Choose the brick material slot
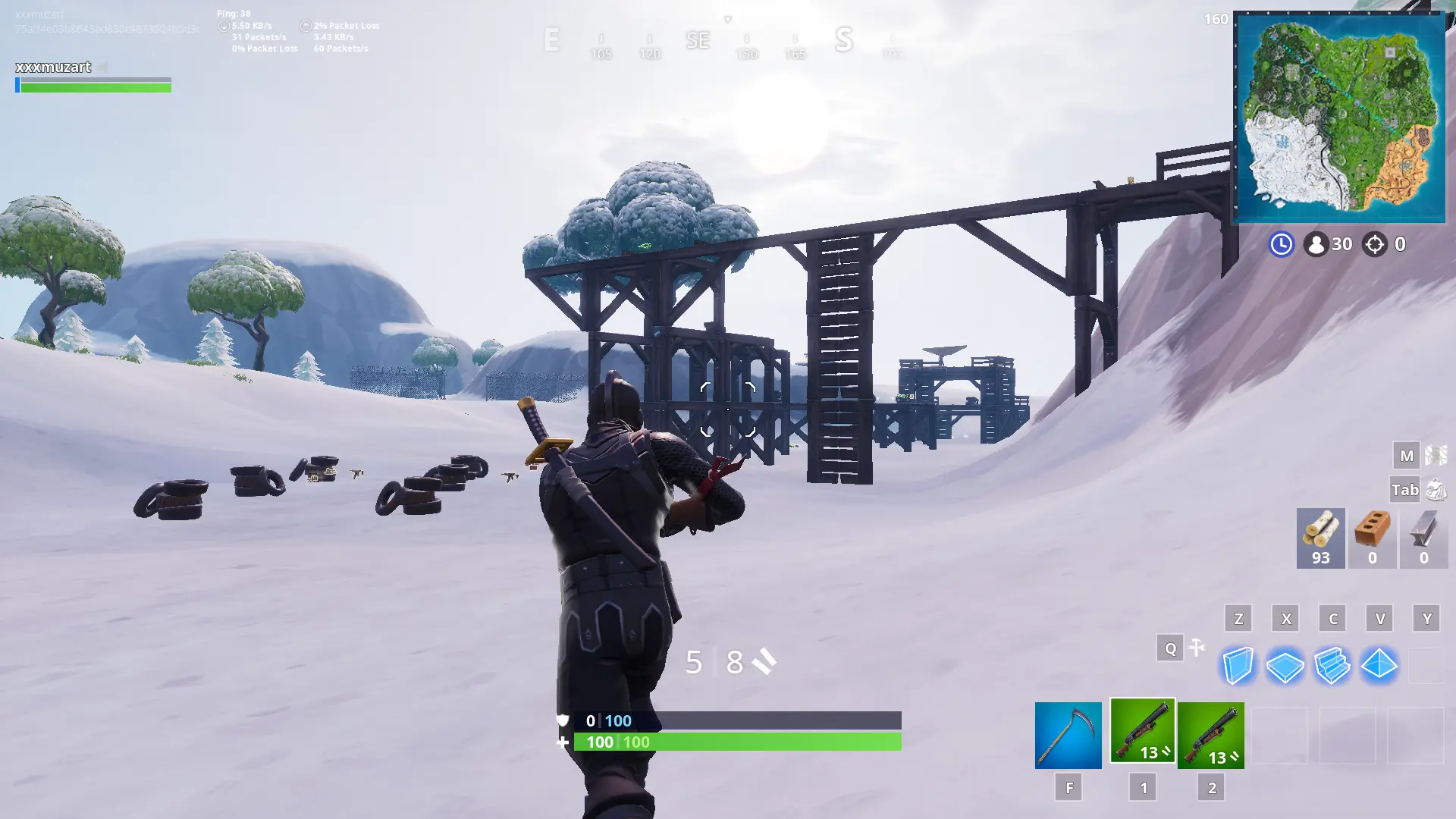1456x819 pixels. pyautogui.click(x=1372, y=538)
